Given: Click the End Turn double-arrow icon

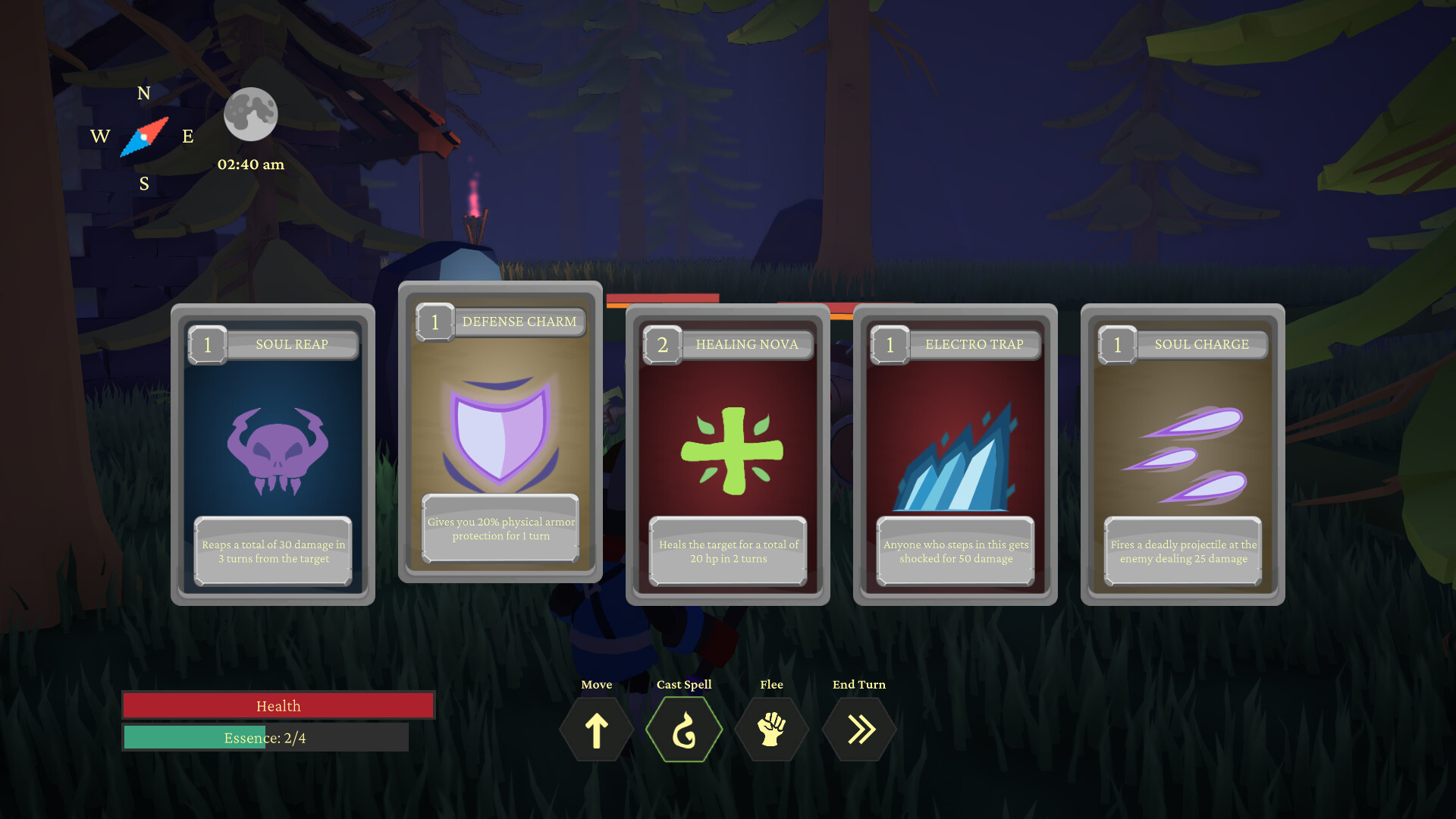Looking at the screenshot, I should [859, 729].
